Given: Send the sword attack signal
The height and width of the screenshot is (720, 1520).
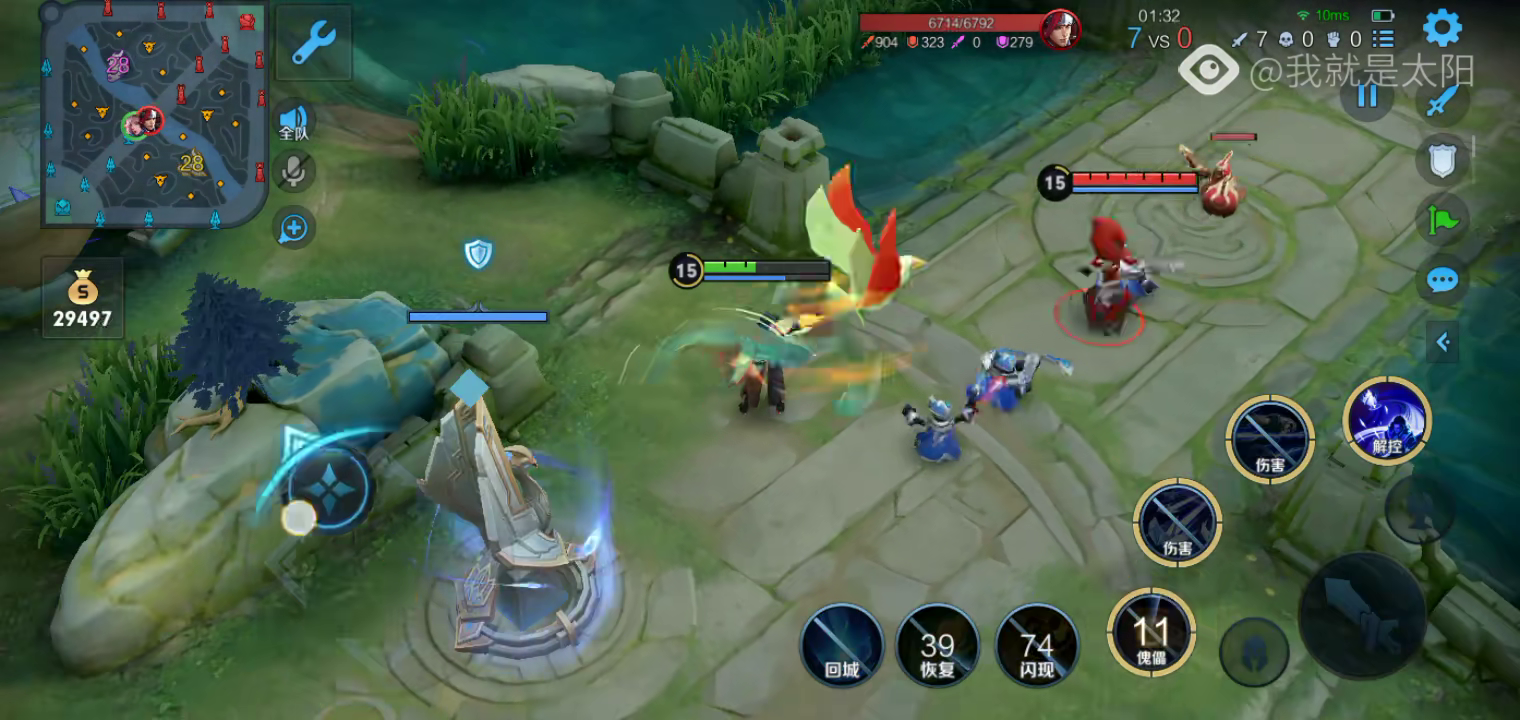Looking at the screenshot, I should pos(1441,101).
